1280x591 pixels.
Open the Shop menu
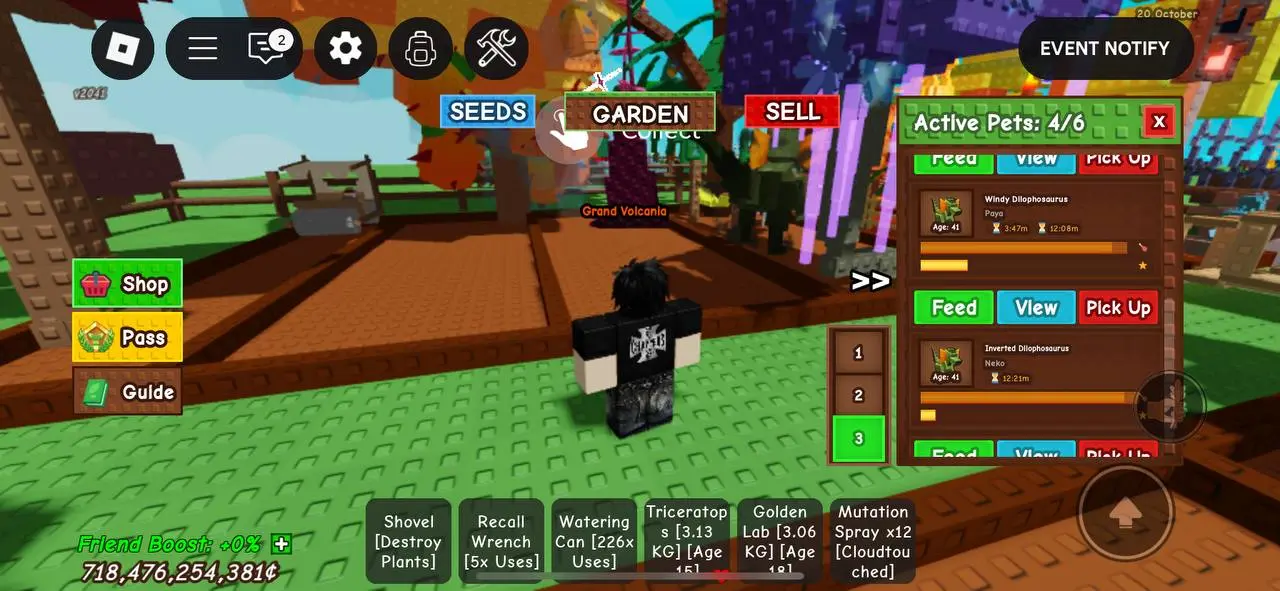(x=127, y=284)
